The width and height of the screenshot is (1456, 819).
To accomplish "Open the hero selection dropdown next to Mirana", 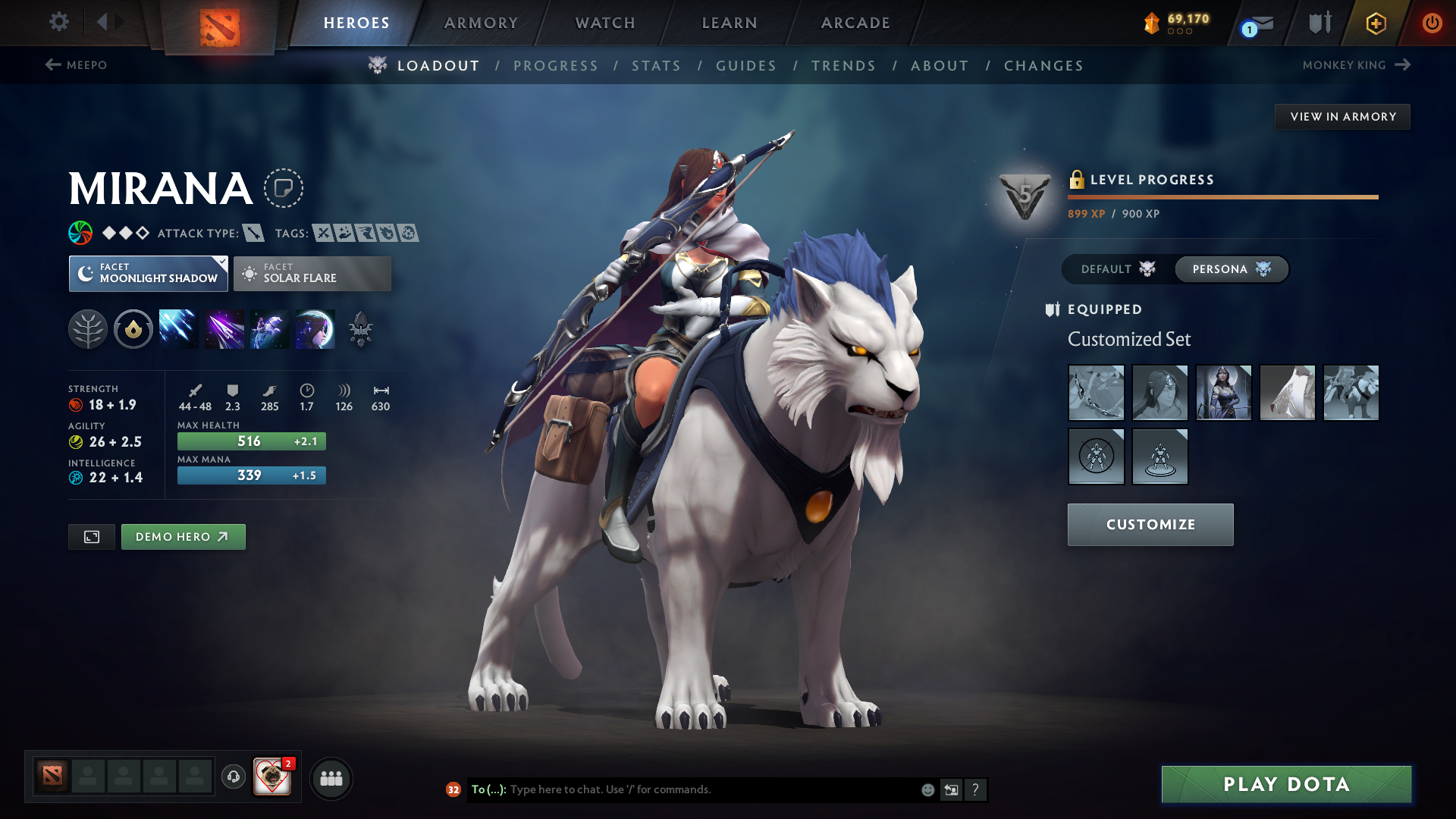I will tap(283, 188).
